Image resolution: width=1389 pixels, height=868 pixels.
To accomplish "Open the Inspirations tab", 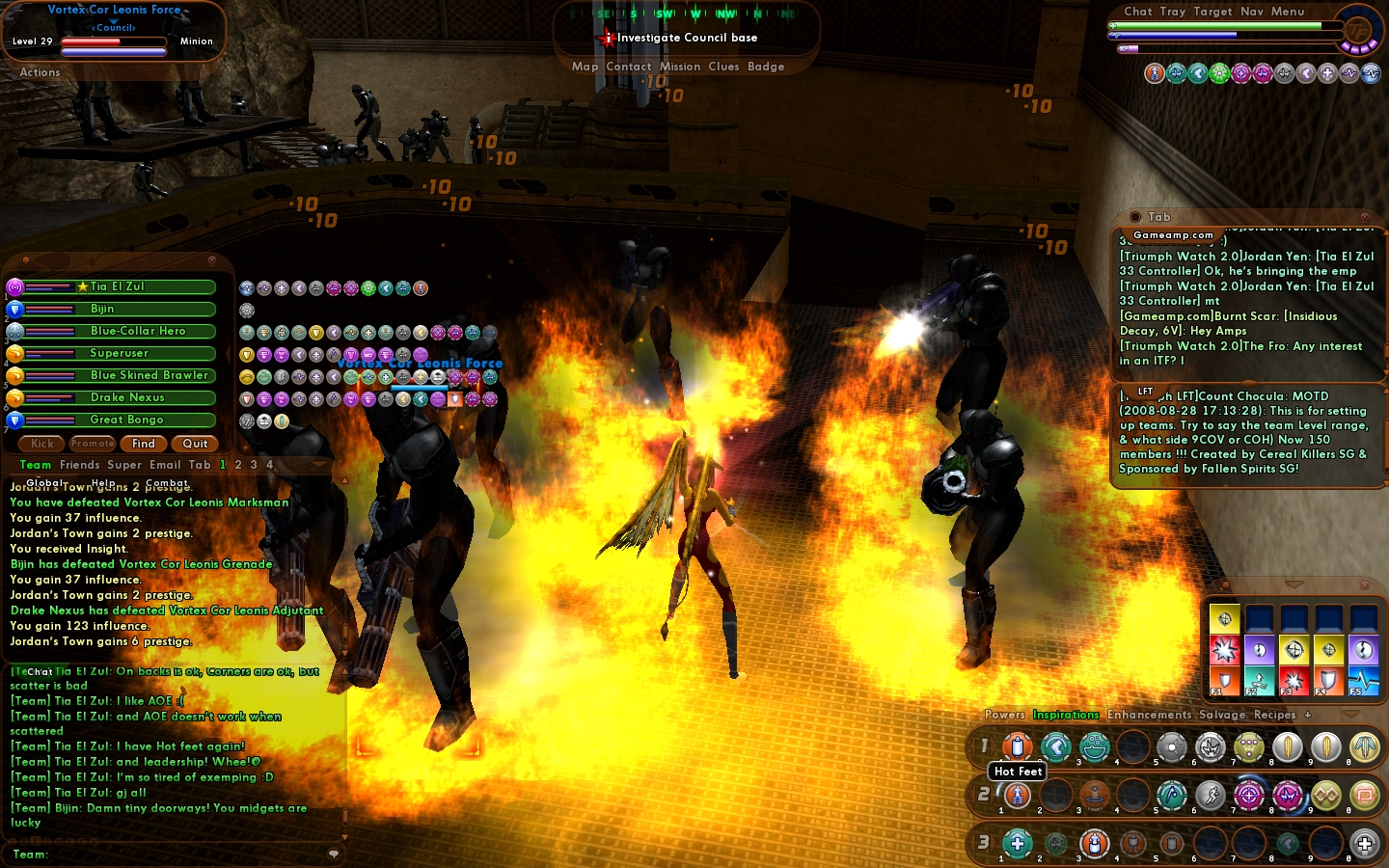I will click(x=1066, y=715).
